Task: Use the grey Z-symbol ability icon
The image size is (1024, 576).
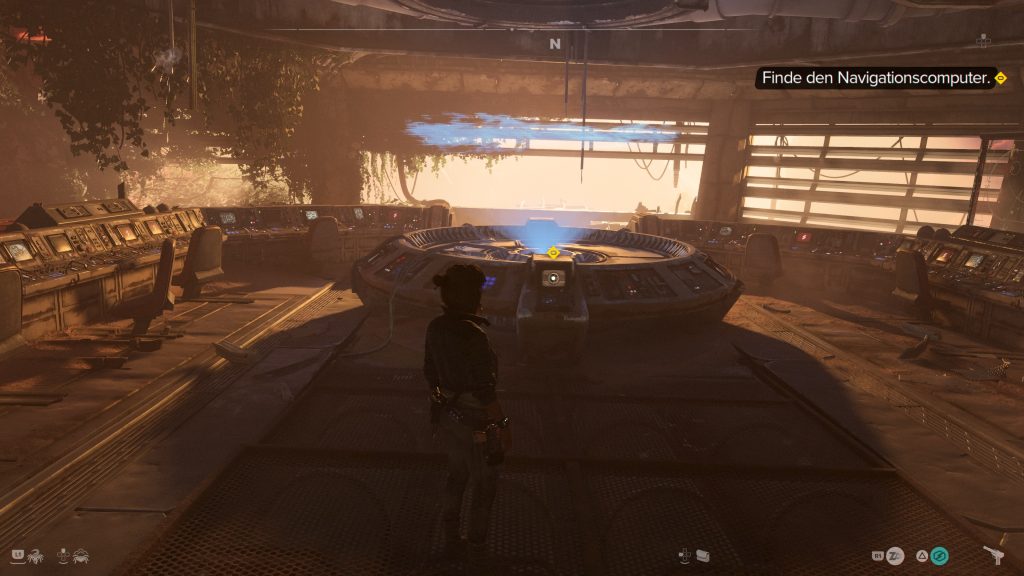Action: tap(894, 555)
